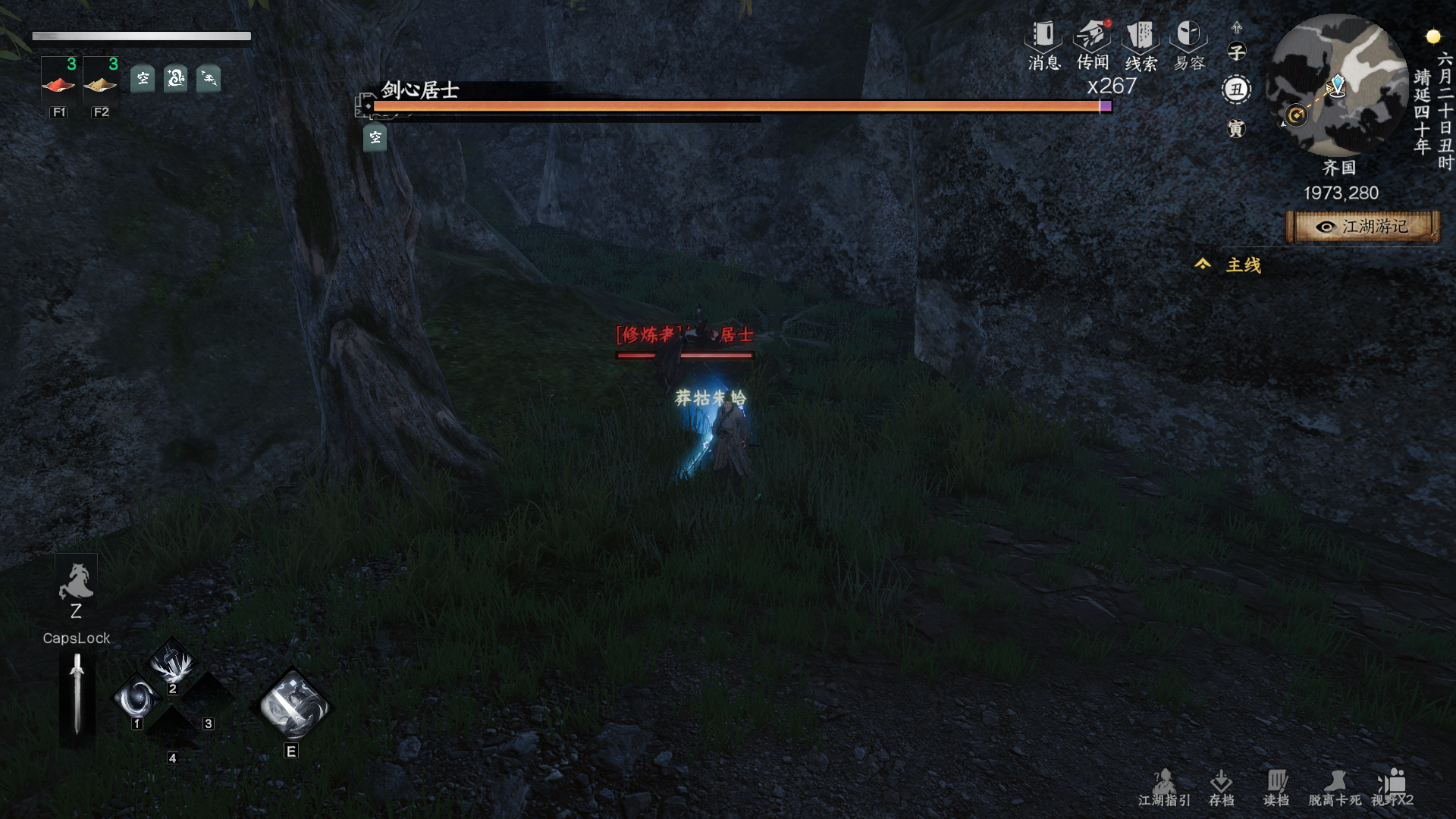Open the 易容 disguise menu
This screenshot has width=1456, height=819.
click(1188, 44)
